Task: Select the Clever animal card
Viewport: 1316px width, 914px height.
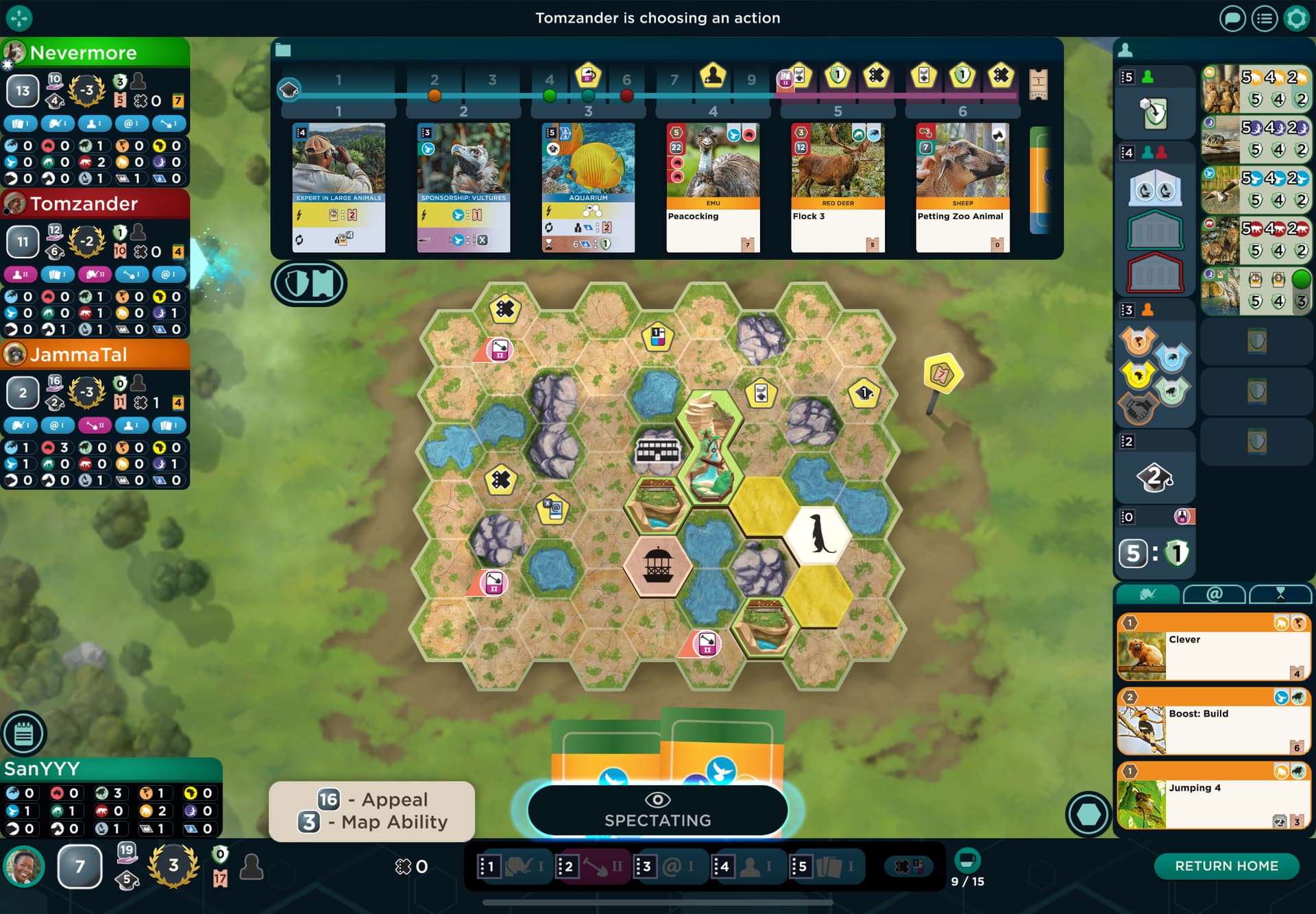Action: click(x=1213, y=647)
